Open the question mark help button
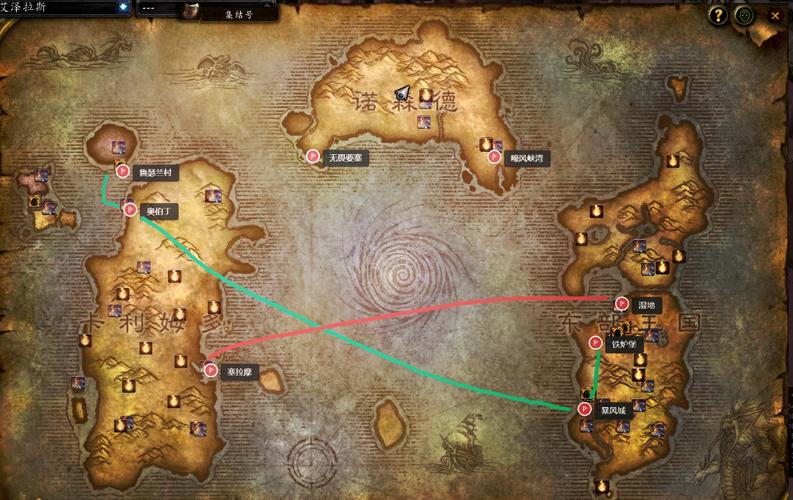The width and height of the screenshot is (793, 500). (x=717, y=15)
